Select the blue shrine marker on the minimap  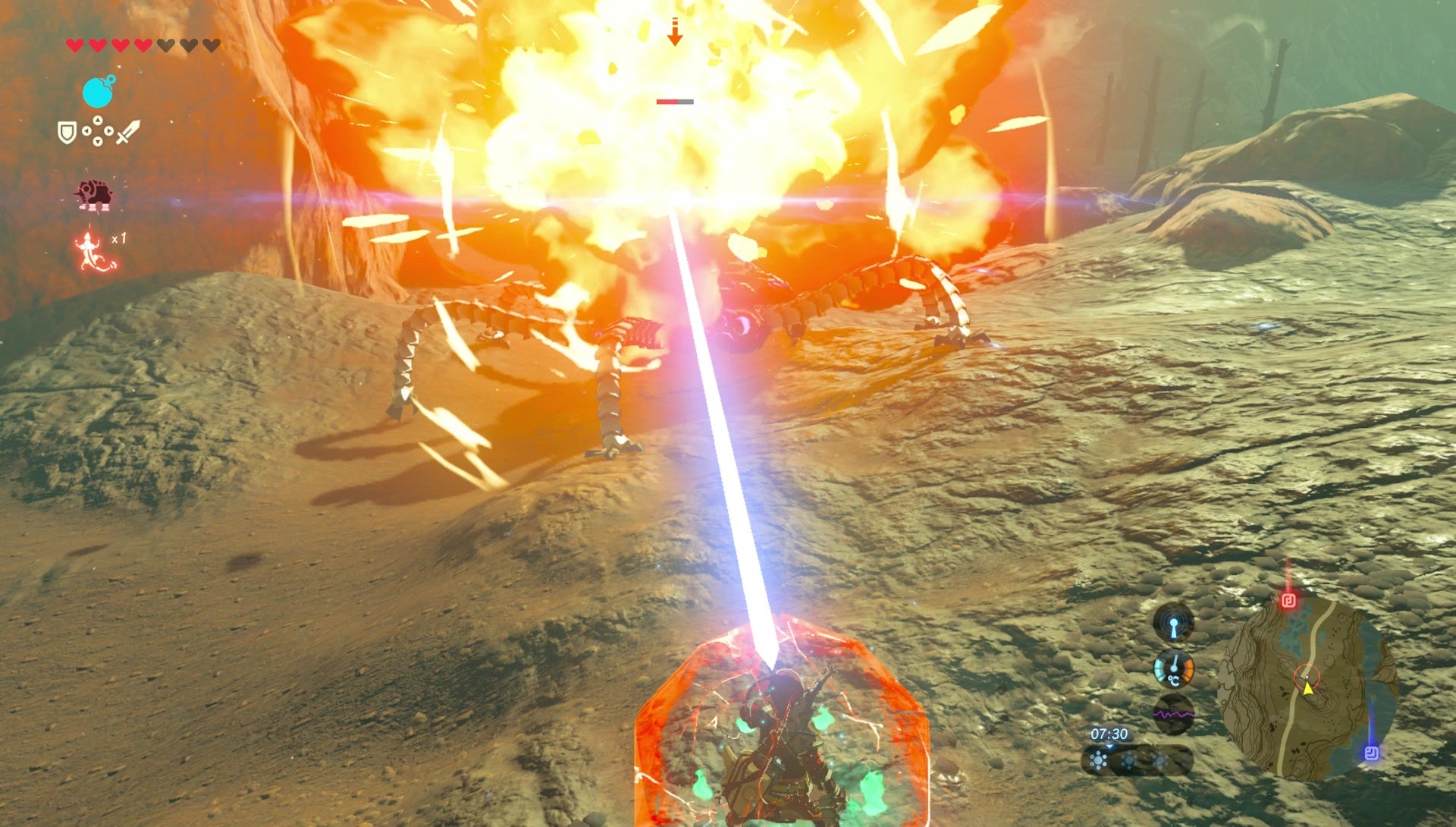tap(1371, 753)
